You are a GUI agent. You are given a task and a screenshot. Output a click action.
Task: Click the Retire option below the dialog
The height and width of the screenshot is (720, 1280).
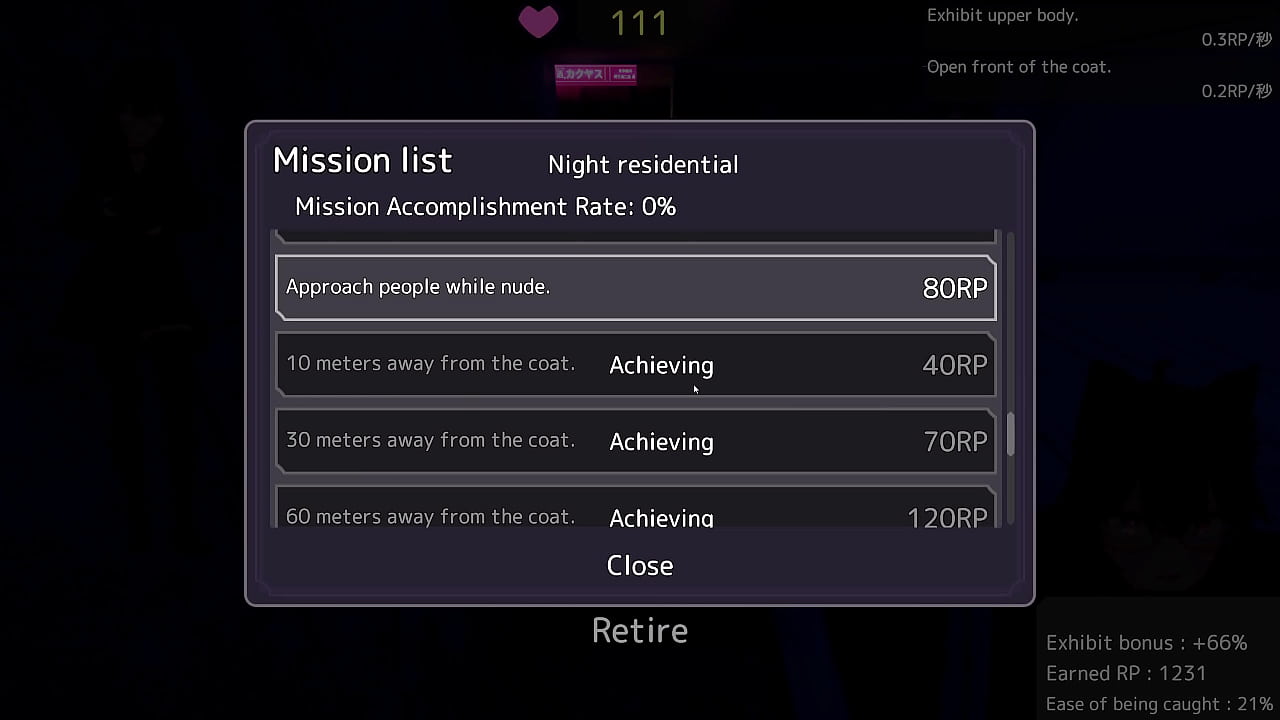tap(640, 631)
